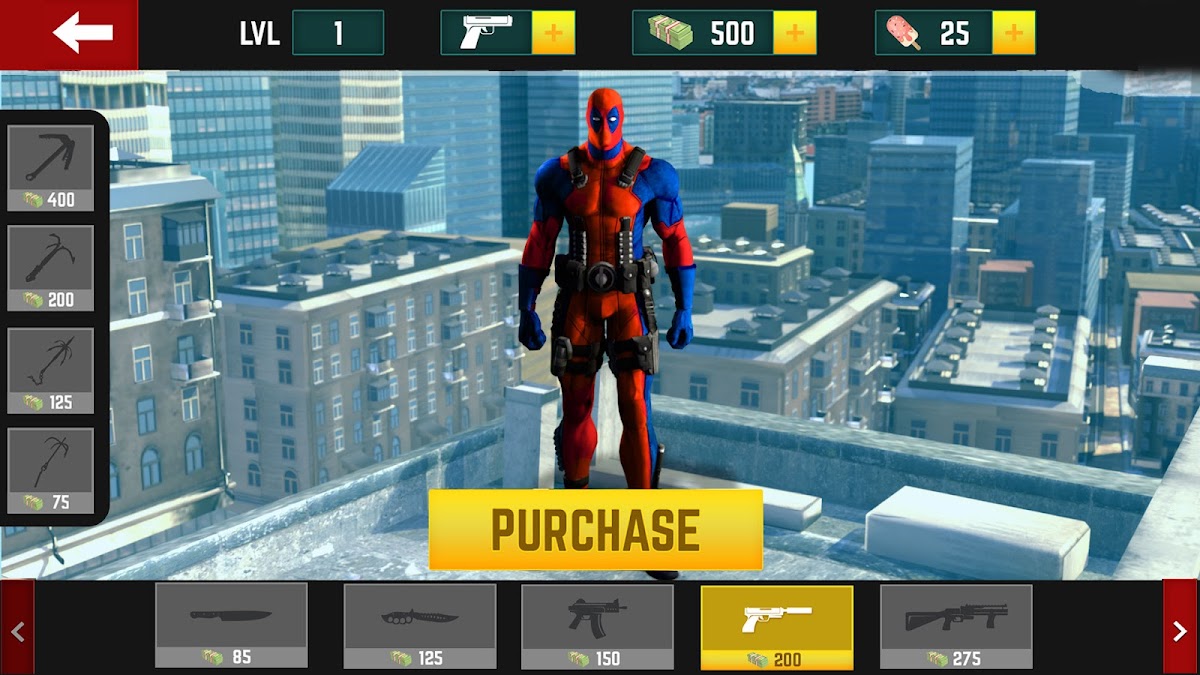The image size is (1200, 675).
Task: Choose the grappling hook priced 200
Action: [x=51, y=267]
